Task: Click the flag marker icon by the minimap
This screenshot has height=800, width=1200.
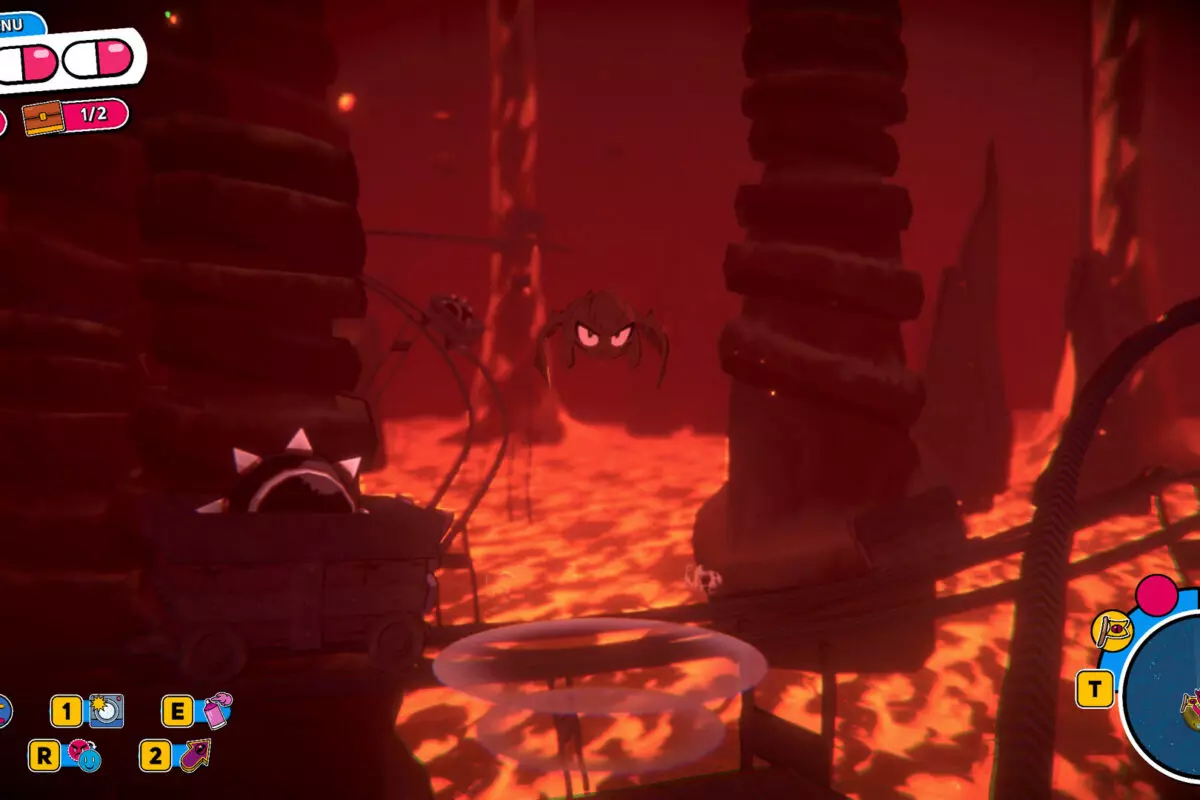Action: pyautogui.click(x=1111, y=630)
